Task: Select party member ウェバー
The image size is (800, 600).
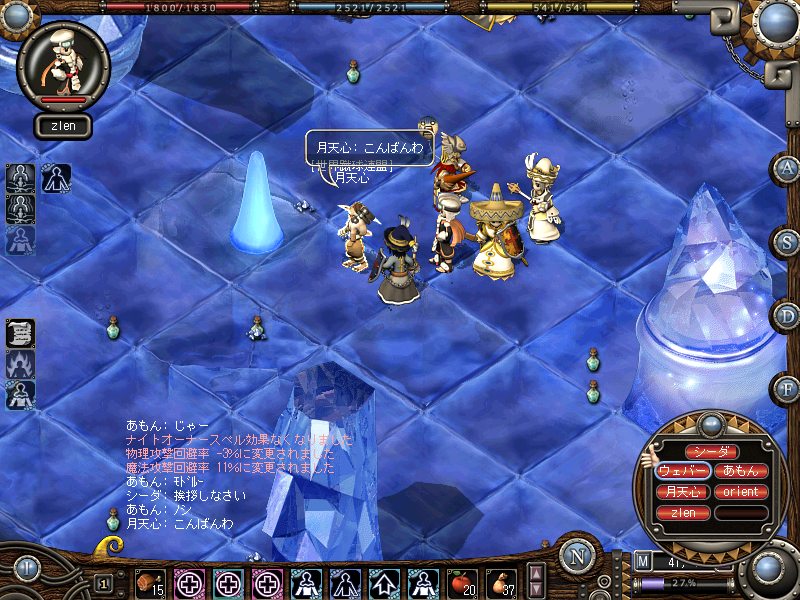Action: coord(683,471)
